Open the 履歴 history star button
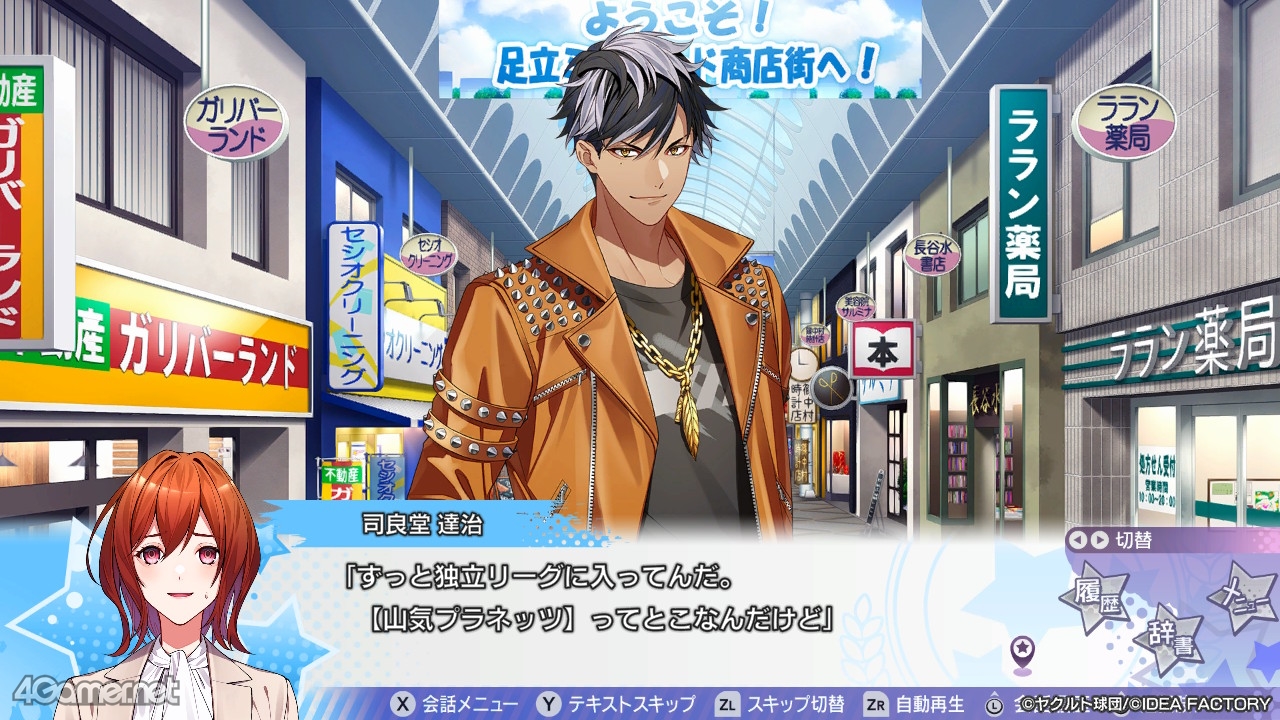1280x720 pixels. point(1094,599)
